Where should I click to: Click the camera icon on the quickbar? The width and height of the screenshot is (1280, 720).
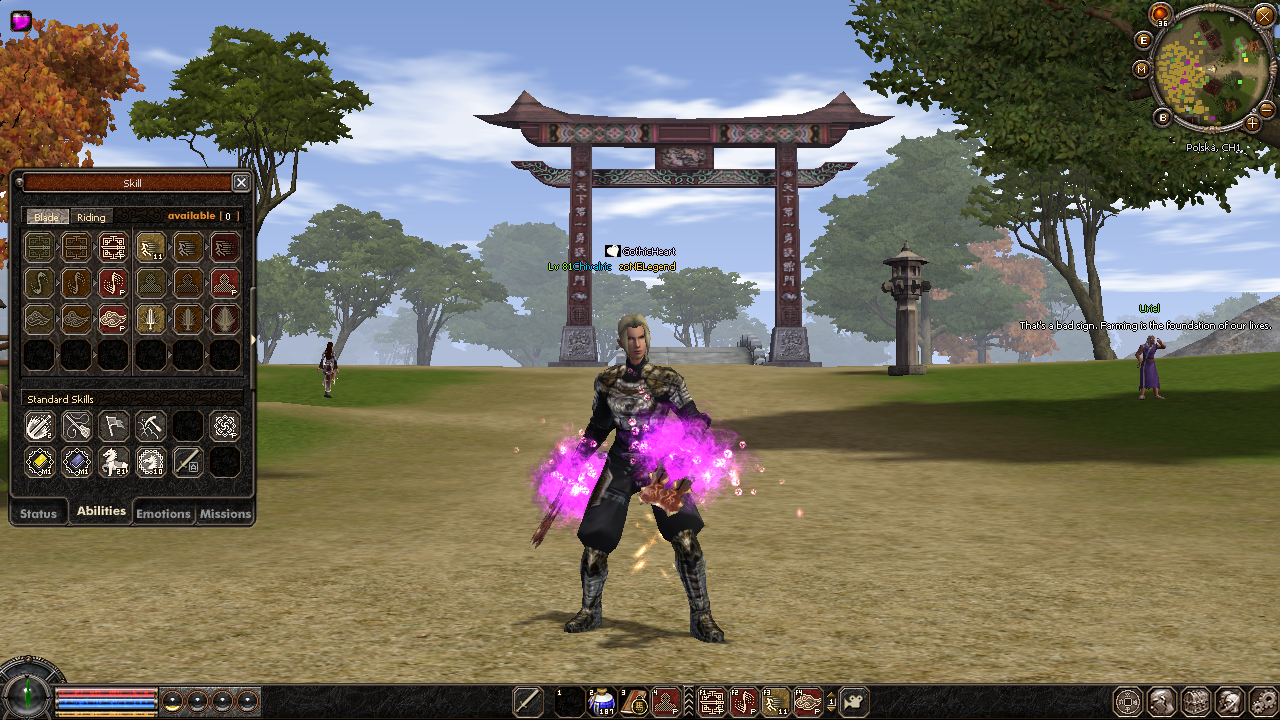853,702
